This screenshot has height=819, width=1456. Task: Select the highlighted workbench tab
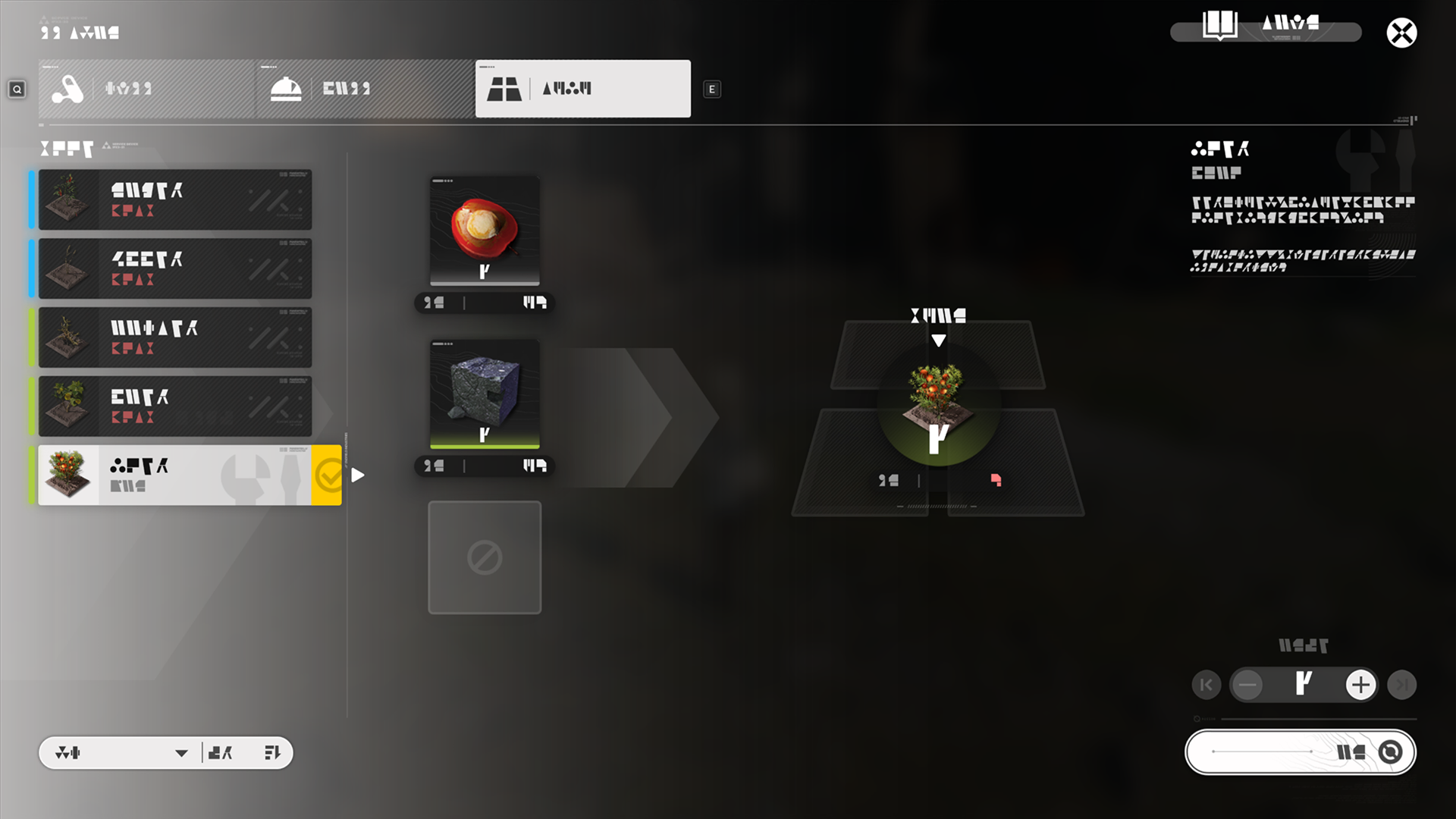(x=582, y=89)
